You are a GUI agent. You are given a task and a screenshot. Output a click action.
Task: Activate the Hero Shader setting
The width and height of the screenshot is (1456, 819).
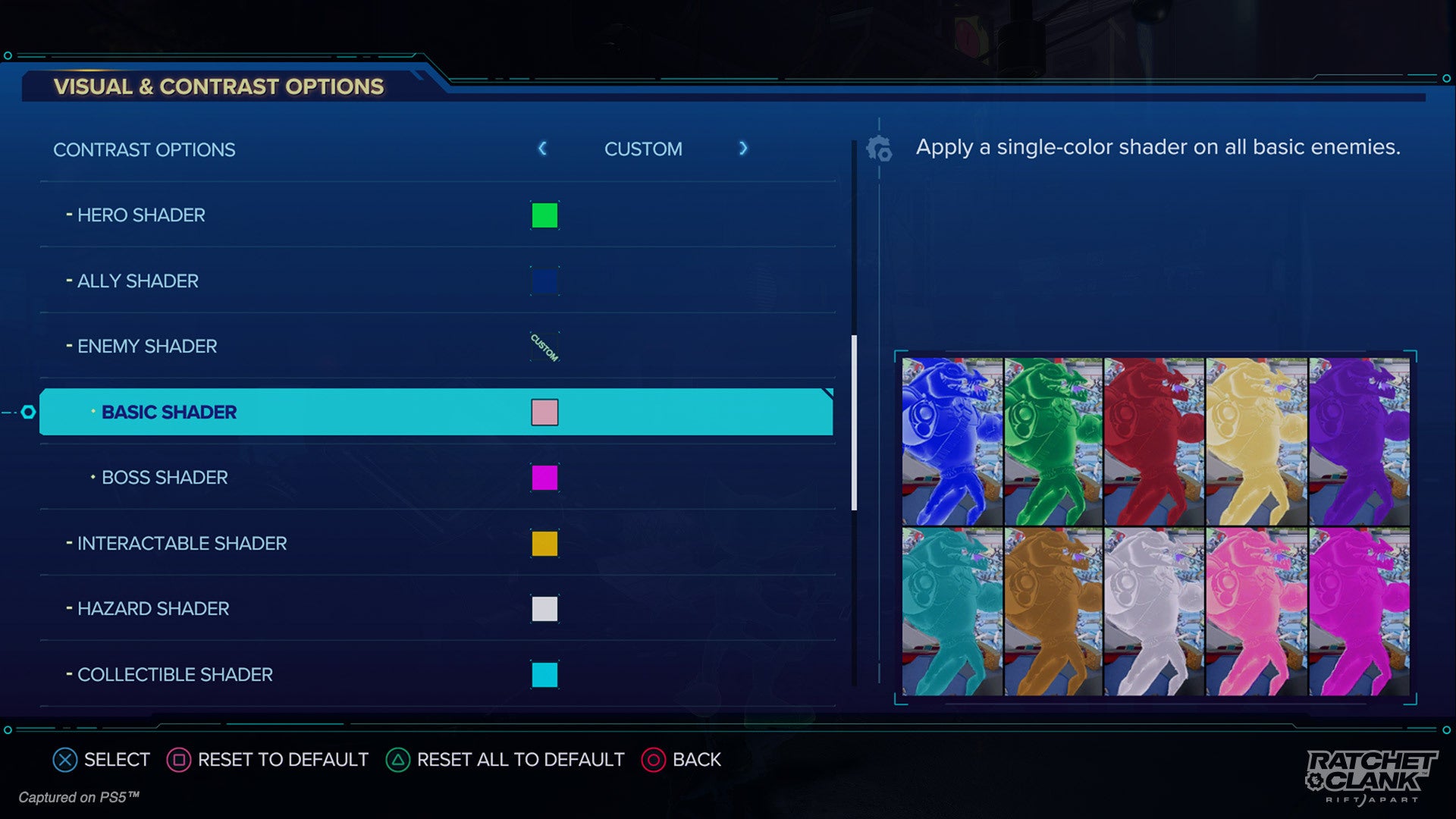tap(140, 215)
